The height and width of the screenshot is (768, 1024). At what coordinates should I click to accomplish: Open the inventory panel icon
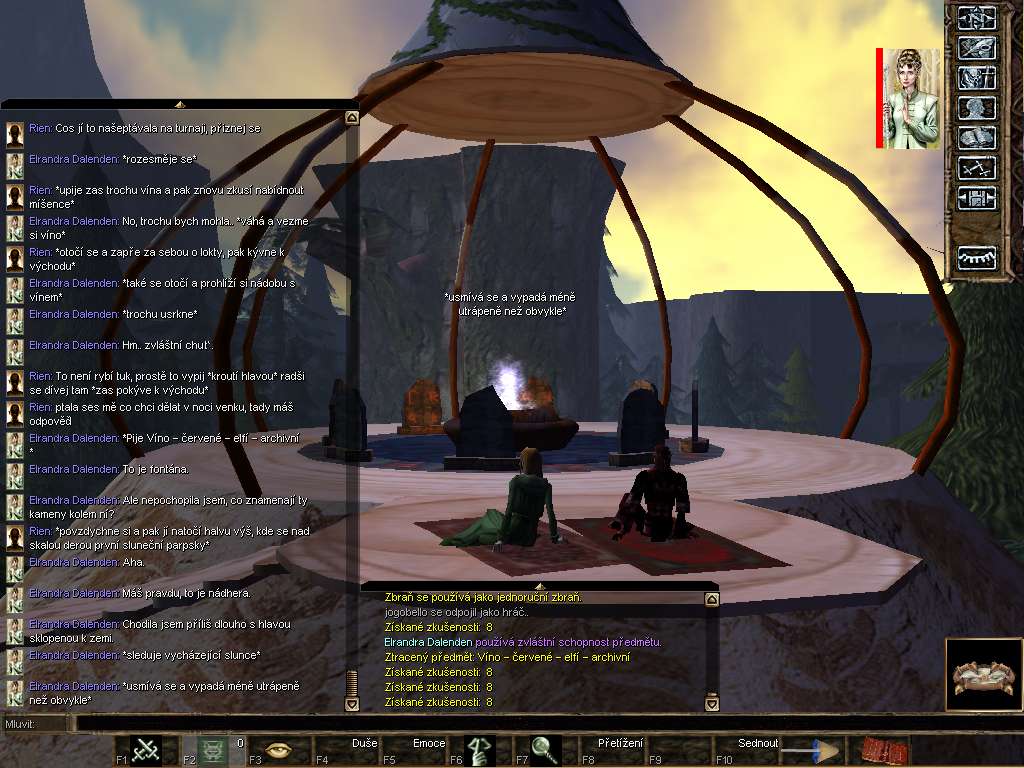point(975,47)
